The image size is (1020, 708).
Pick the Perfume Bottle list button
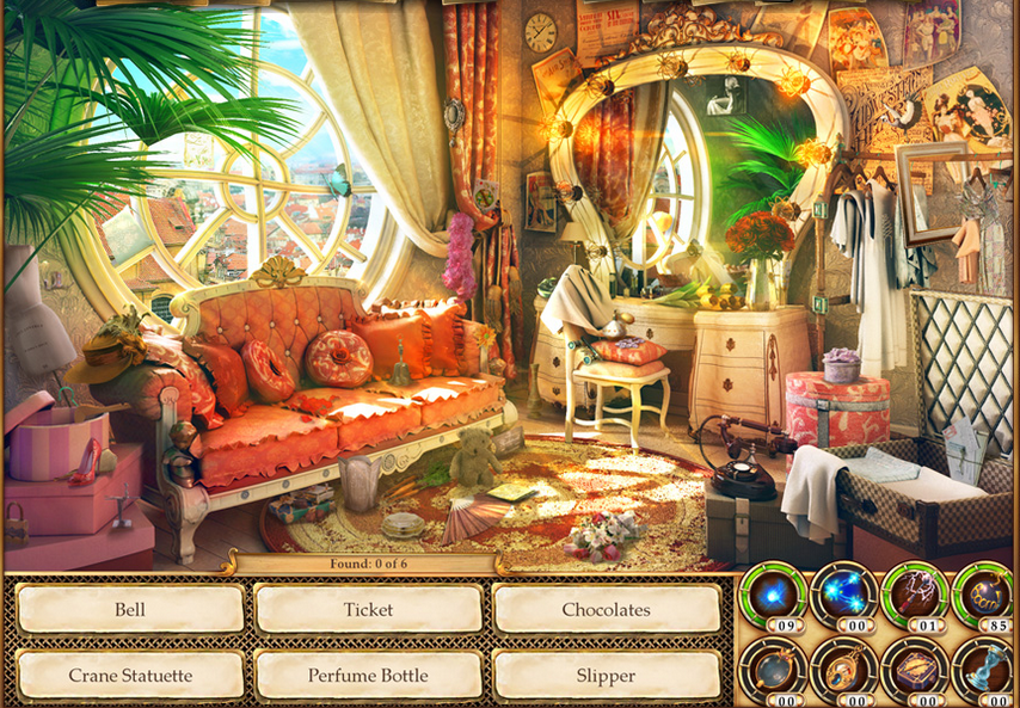(x=368, y=675)
